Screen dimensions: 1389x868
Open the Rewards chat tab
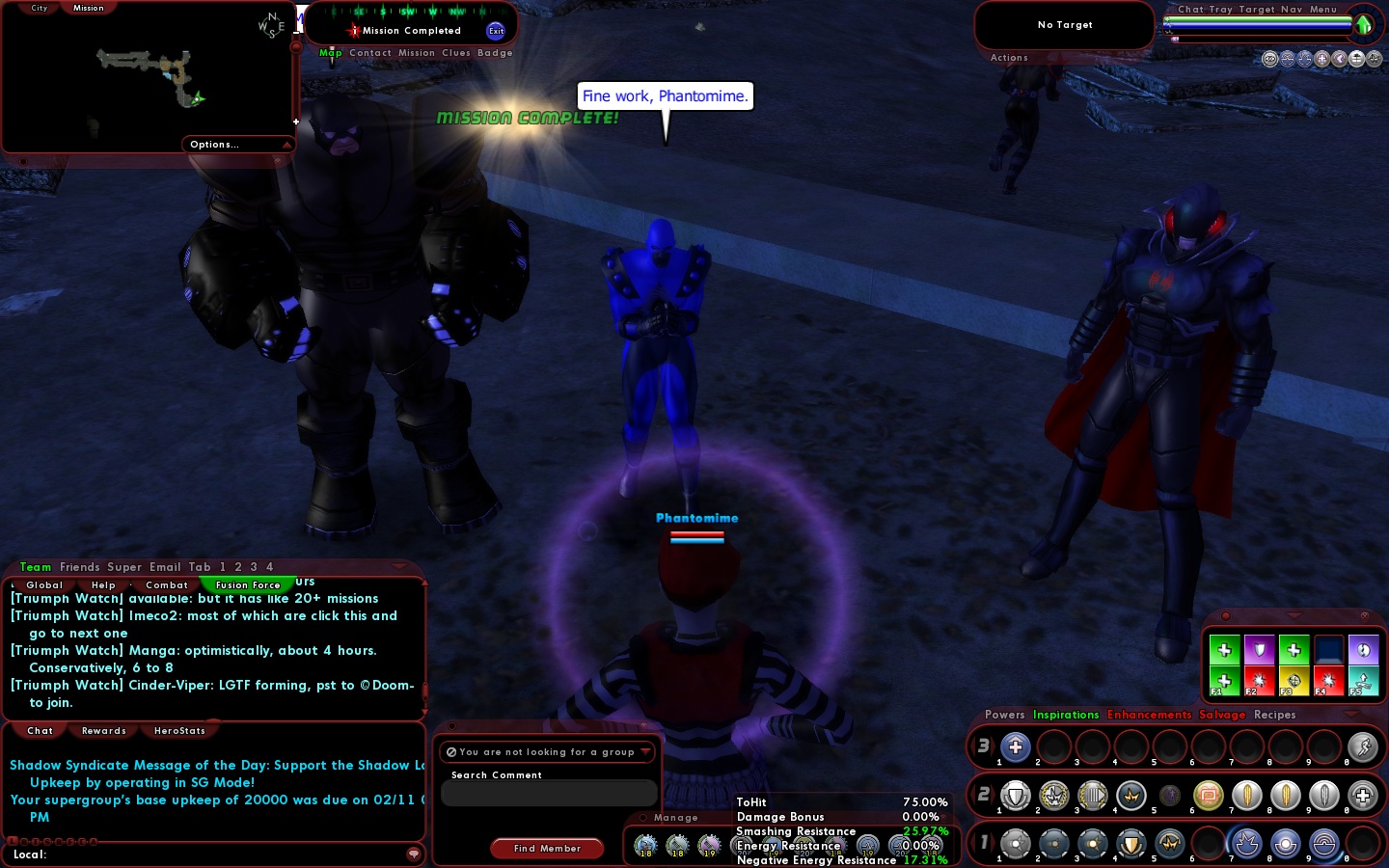[104, 731]
